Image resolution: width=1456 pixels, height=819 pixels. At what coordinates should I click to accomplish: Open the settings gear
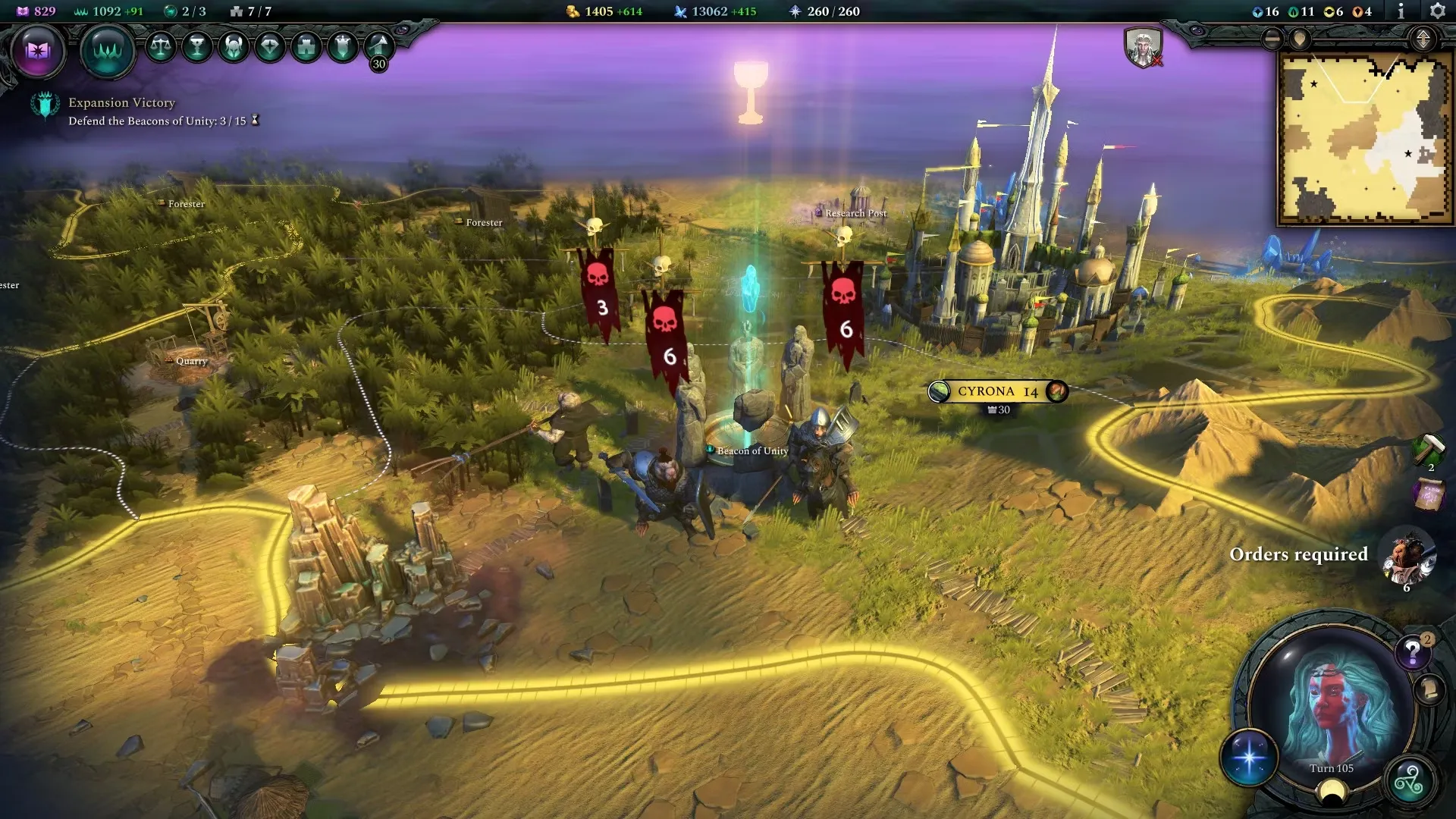(x=1437, y=11)
